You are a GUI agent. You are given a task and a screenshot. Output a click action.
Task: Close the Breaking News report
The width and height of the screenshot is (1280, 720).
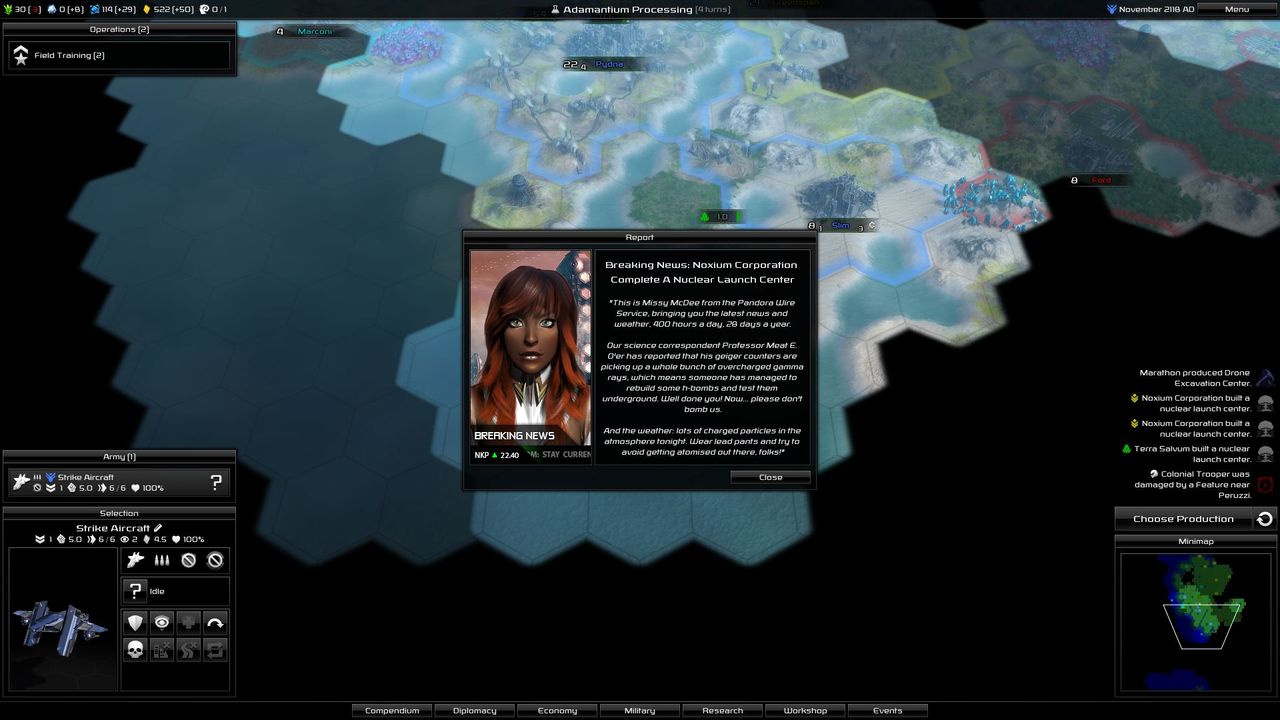[x=770, y=477]
